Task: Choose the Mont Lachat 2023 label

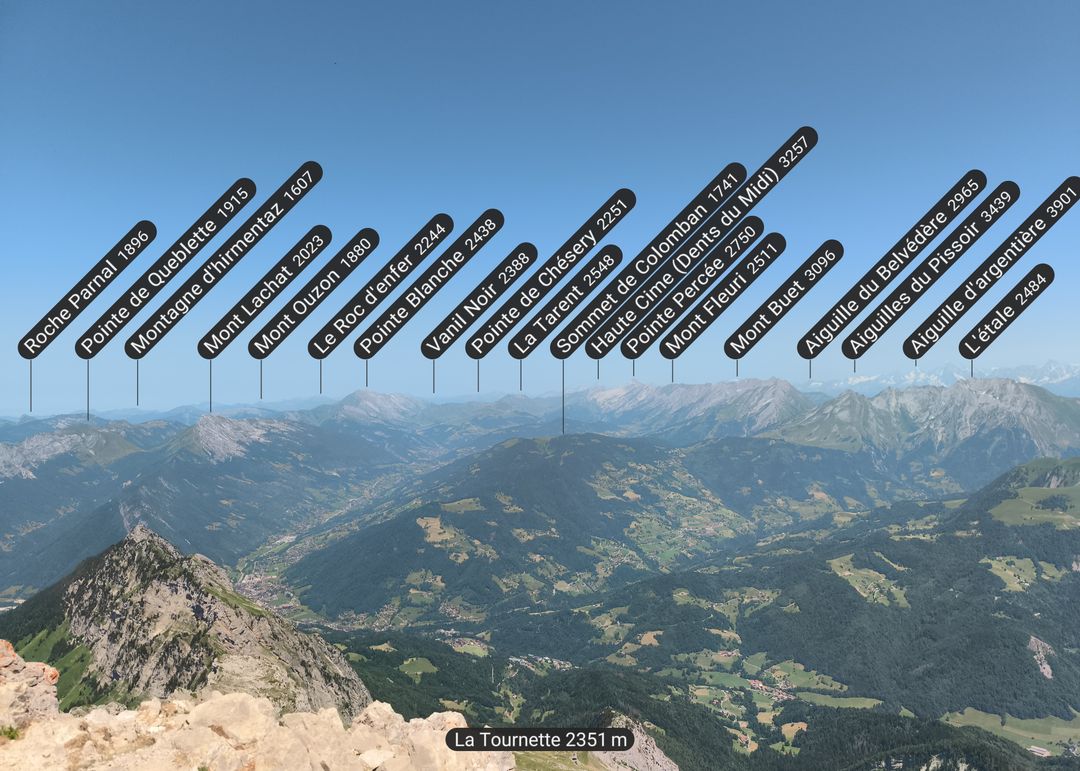Action: click(x=264, y=292)
